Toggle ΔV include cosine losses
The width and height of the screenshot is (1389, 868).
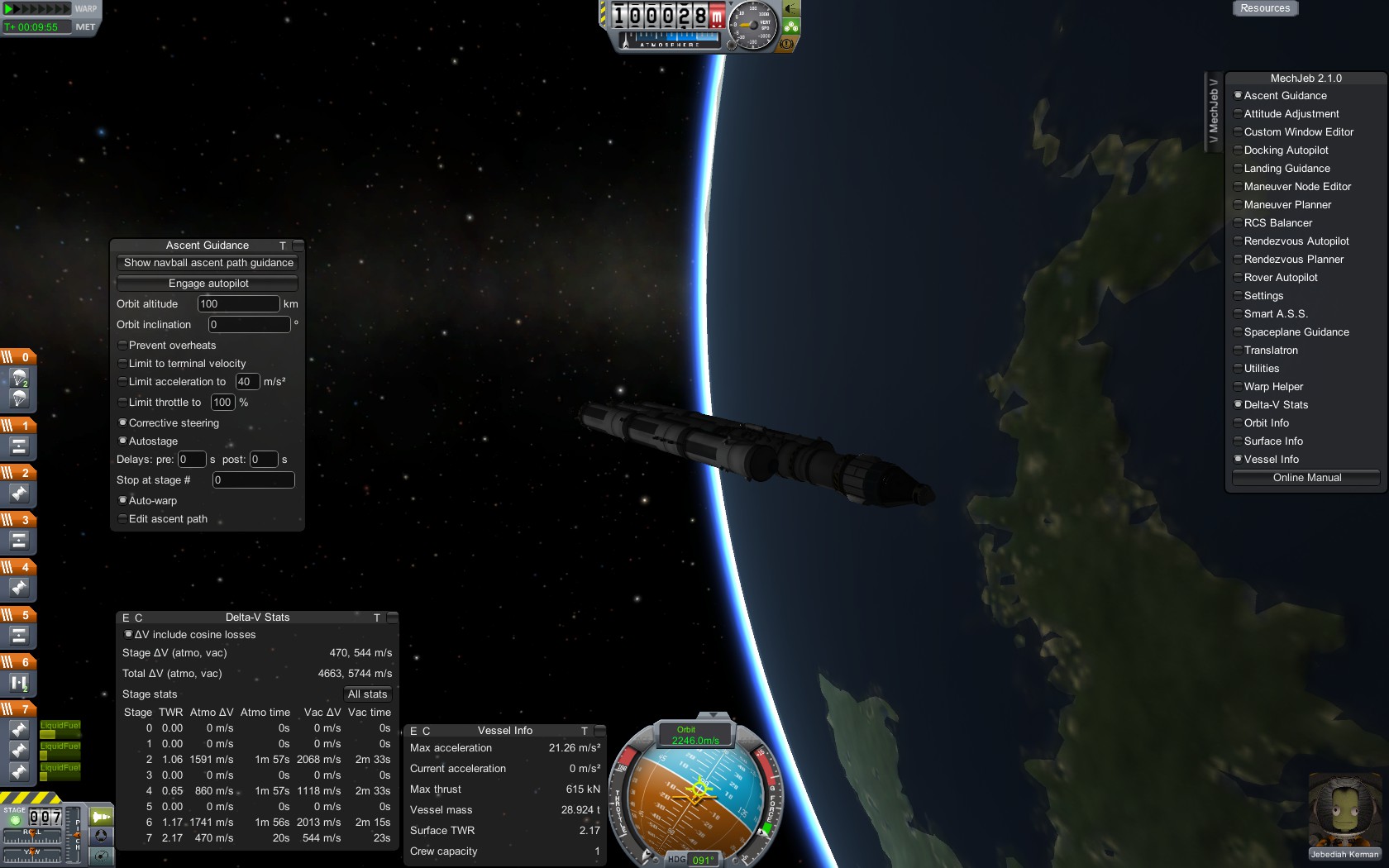(x=129, y=635)
